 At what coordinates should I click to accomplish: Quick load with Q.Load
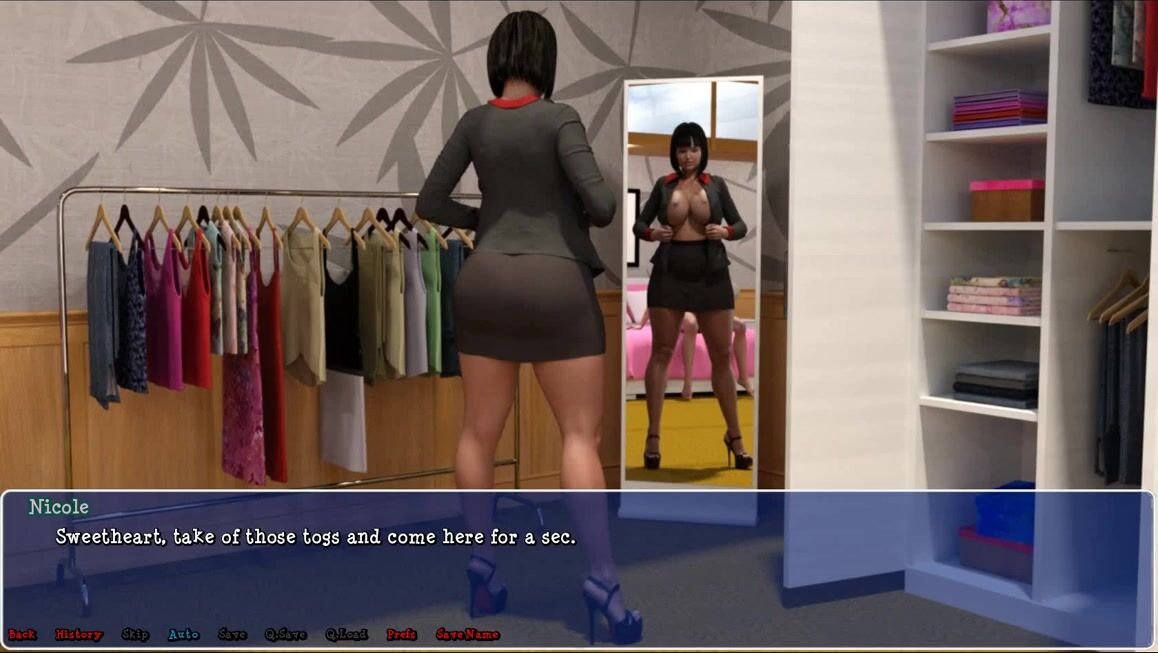(346, 634)
